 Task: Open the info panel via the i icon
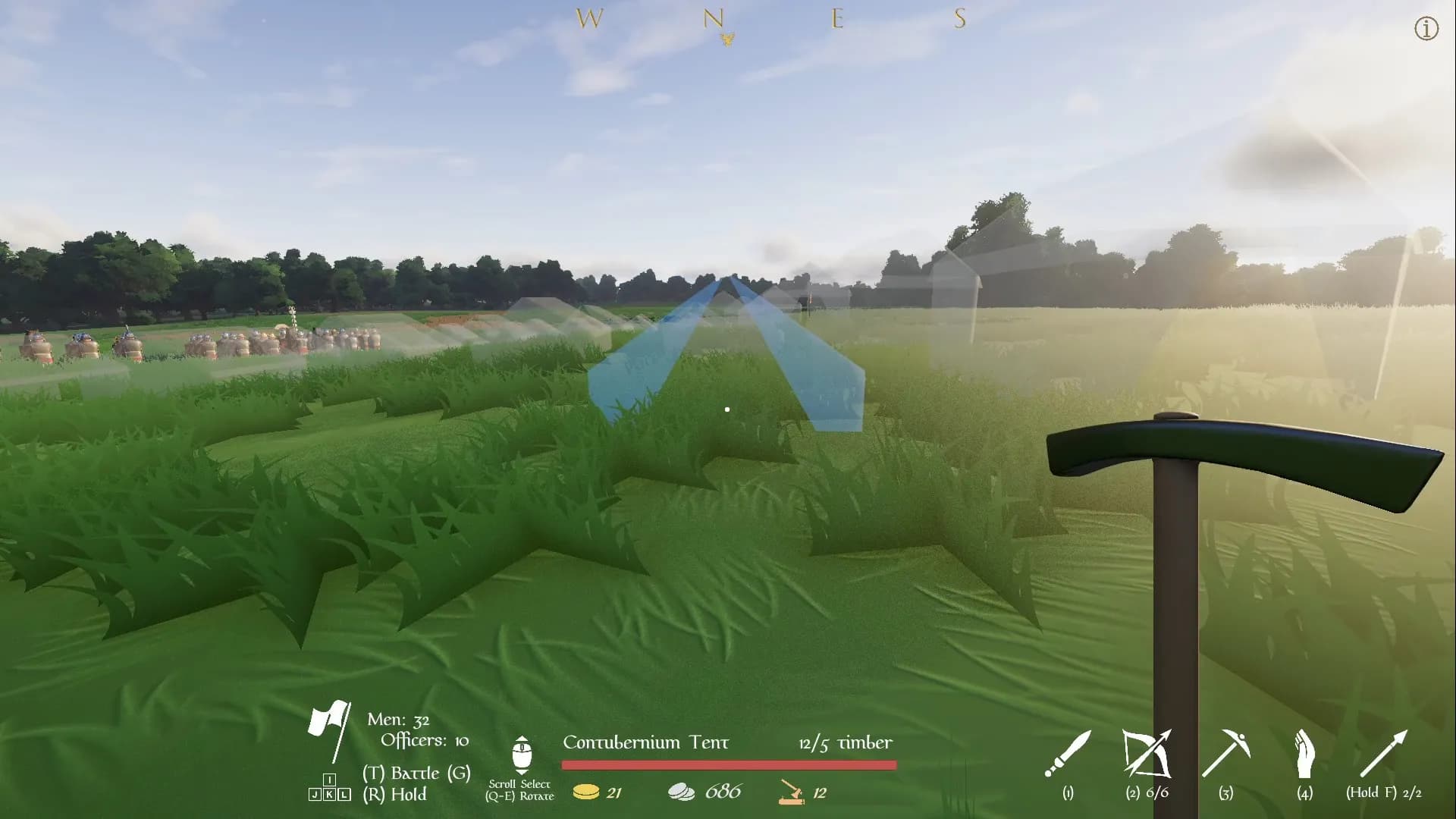click(1425, 29)
